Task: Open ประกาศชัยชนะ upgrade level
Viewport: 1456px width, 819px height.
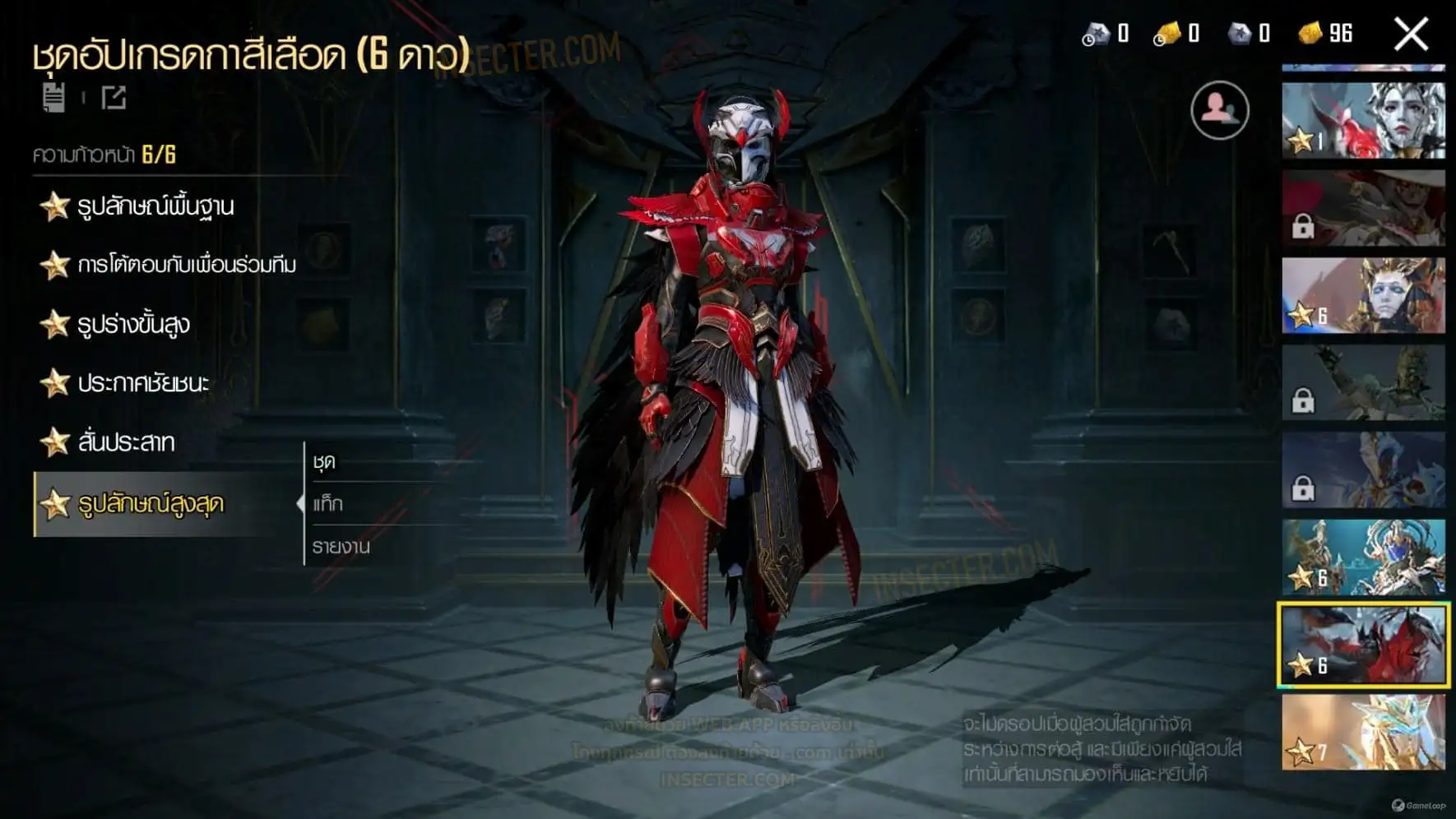Action: point(143,383)
